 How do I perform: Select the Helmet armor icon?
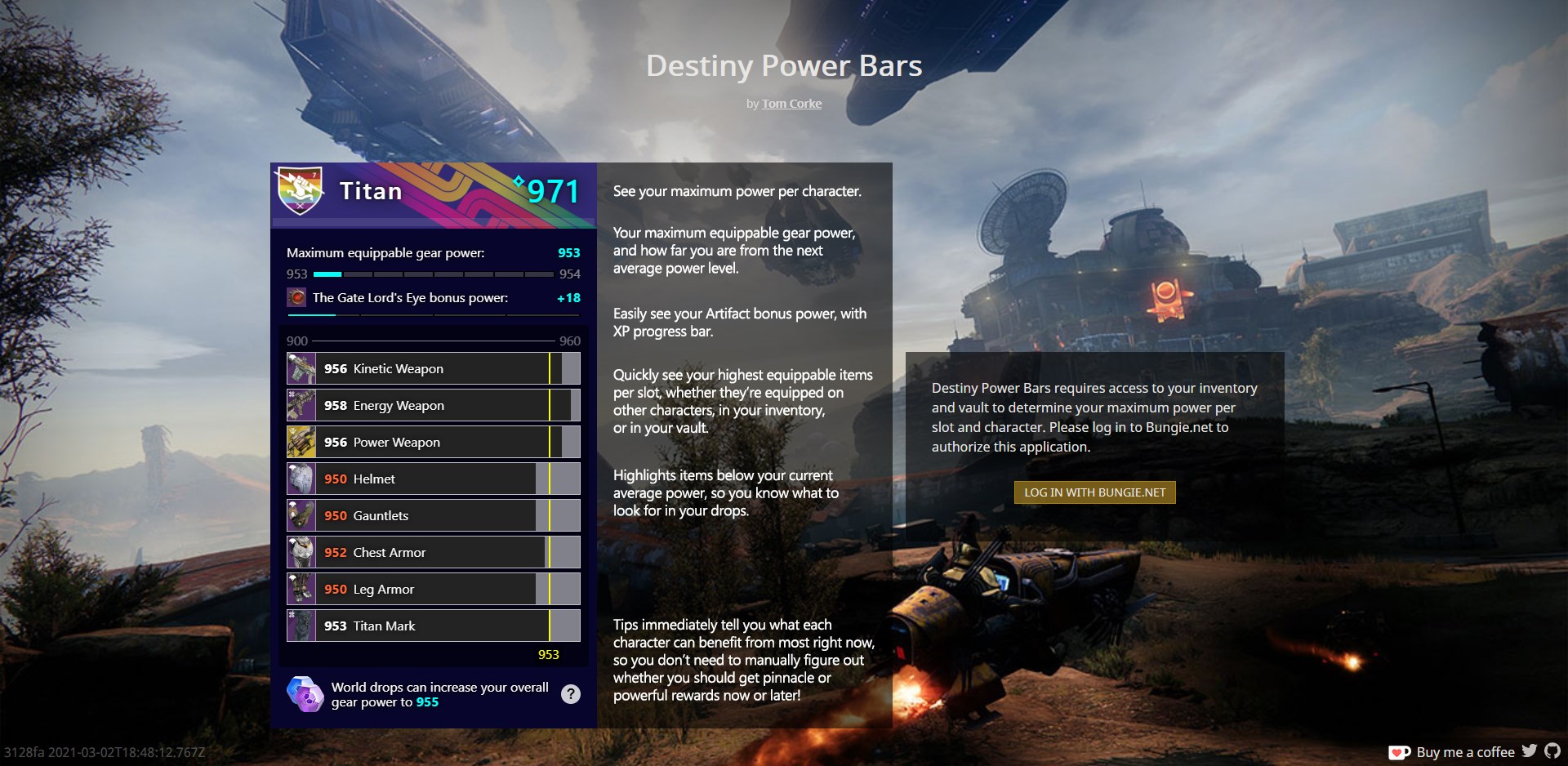301,479
